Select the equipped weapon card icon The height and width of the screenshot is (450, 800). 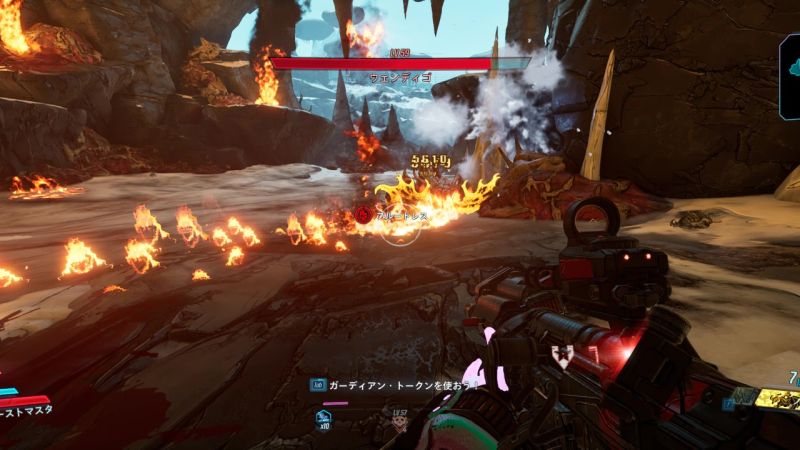[x=776, y=398]
